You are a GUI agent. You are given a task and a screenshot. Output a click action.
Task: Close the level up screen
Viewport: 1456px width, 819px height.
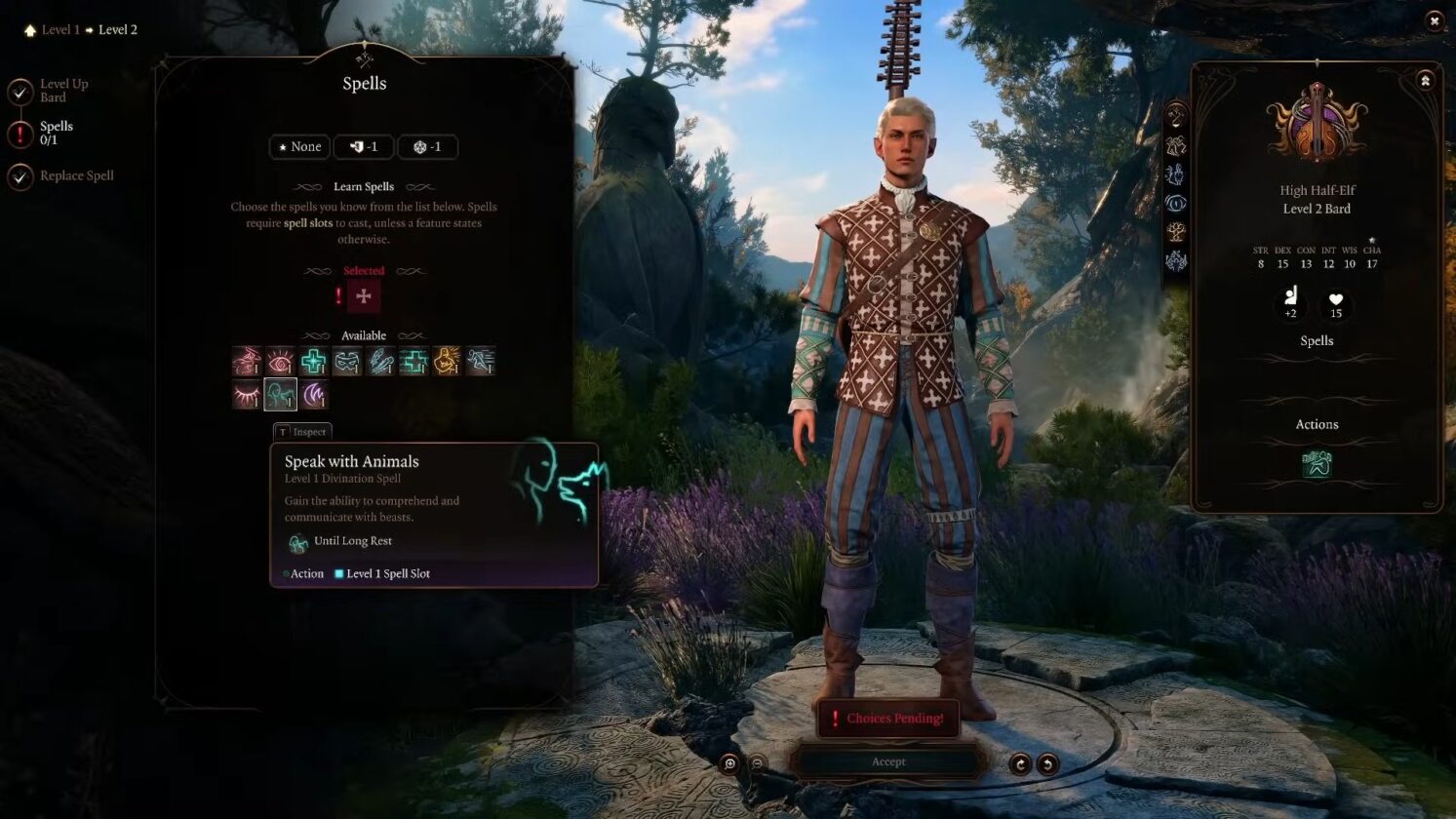(x=1434, y=20)
